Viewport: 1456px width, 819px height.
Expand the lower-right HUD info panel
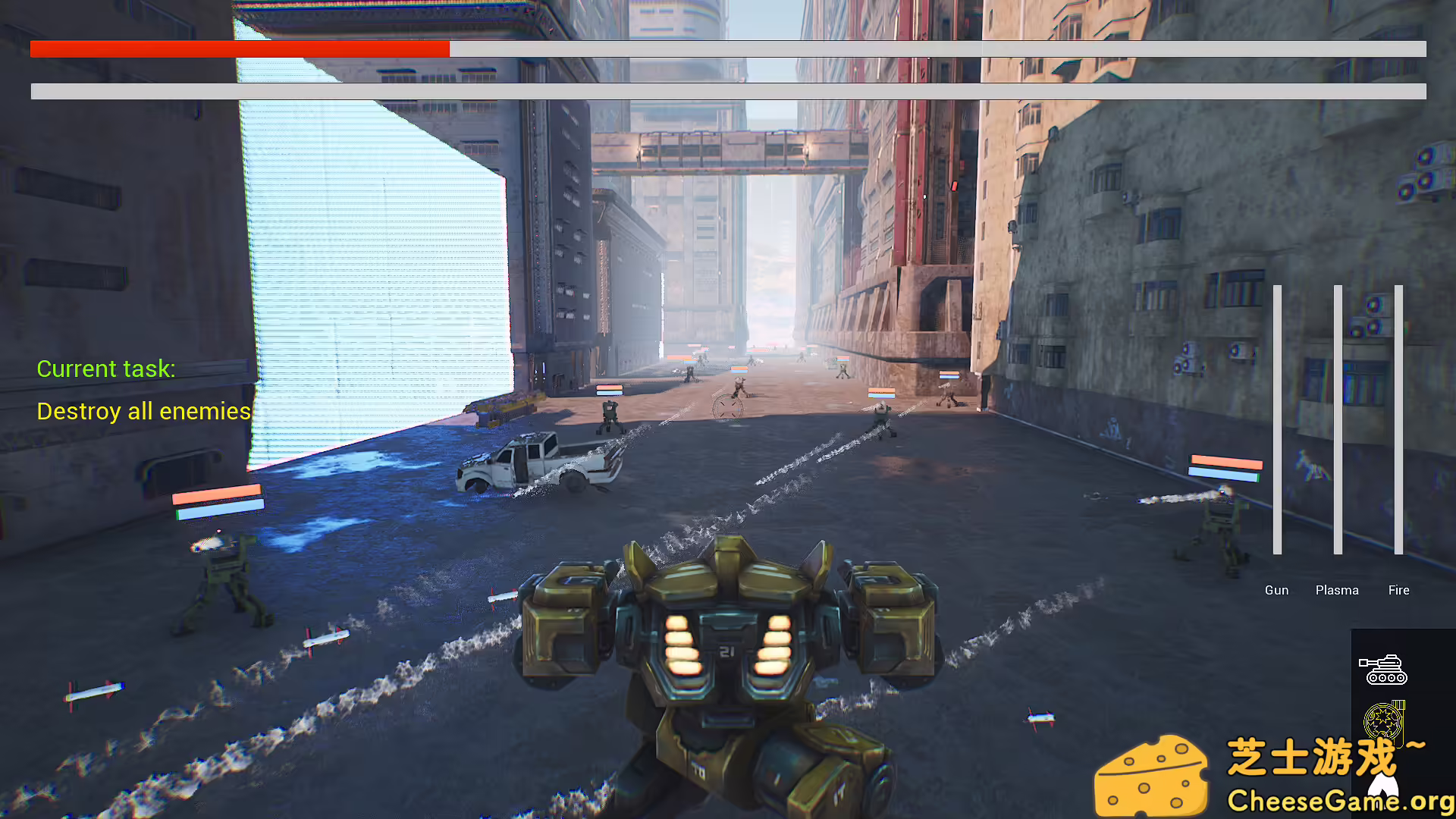1403,698
